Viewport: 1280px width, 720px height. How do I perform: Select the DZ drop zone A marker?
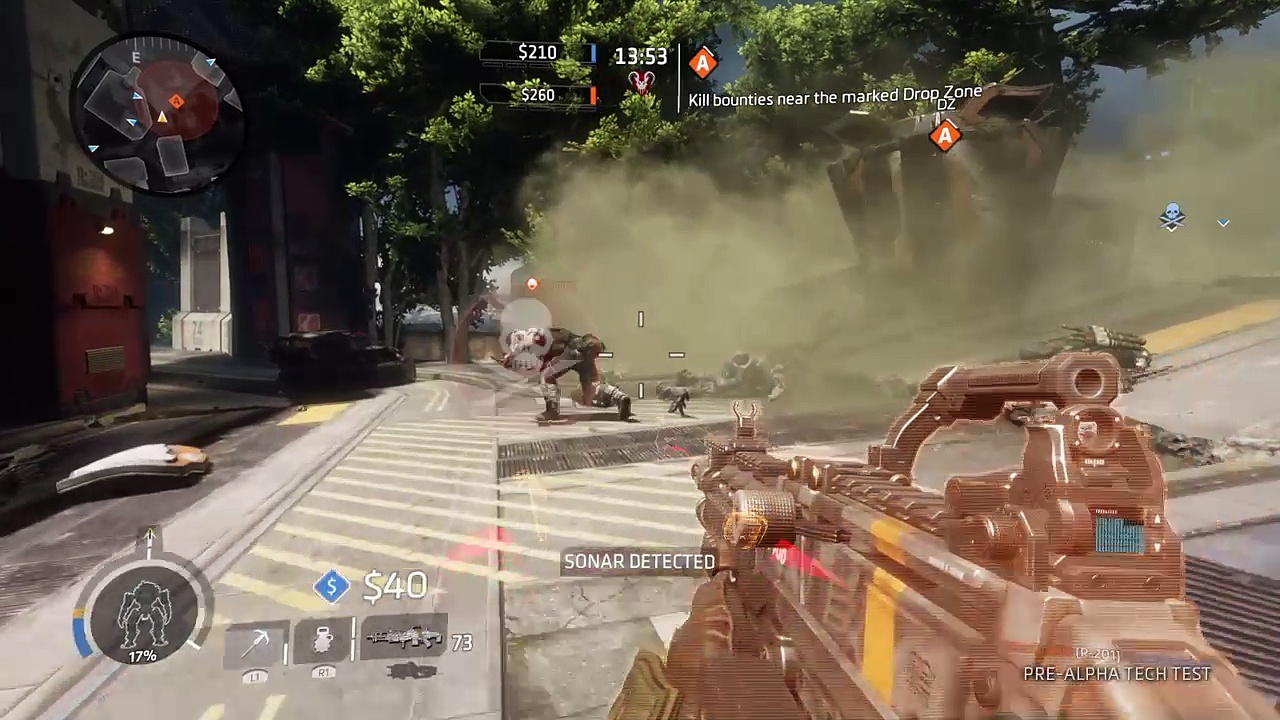click(x=945, y=135)
